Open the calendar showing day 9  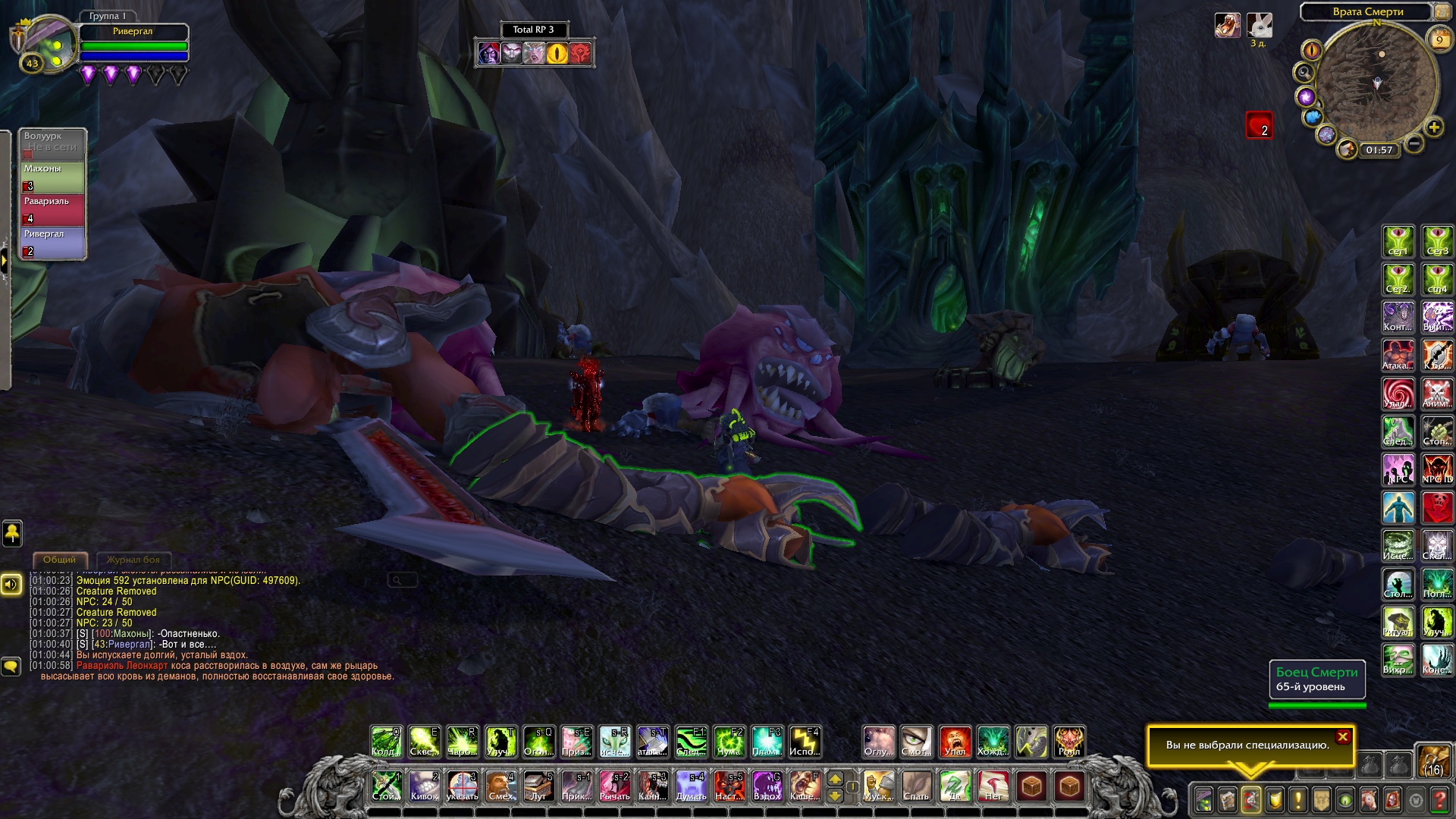pos(1439,40)
